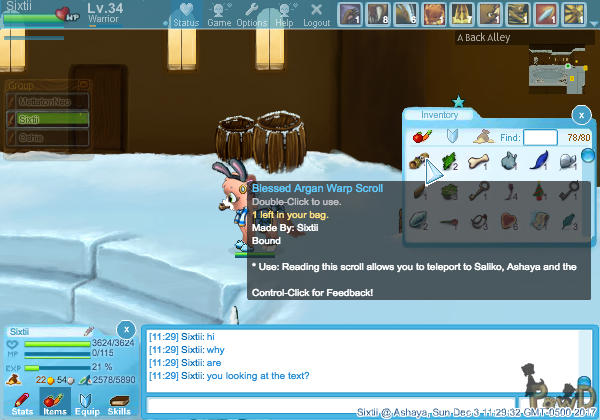The image size is (600, 420).
Task: Select the green leaf item in inventory
Action: [447, 161]
